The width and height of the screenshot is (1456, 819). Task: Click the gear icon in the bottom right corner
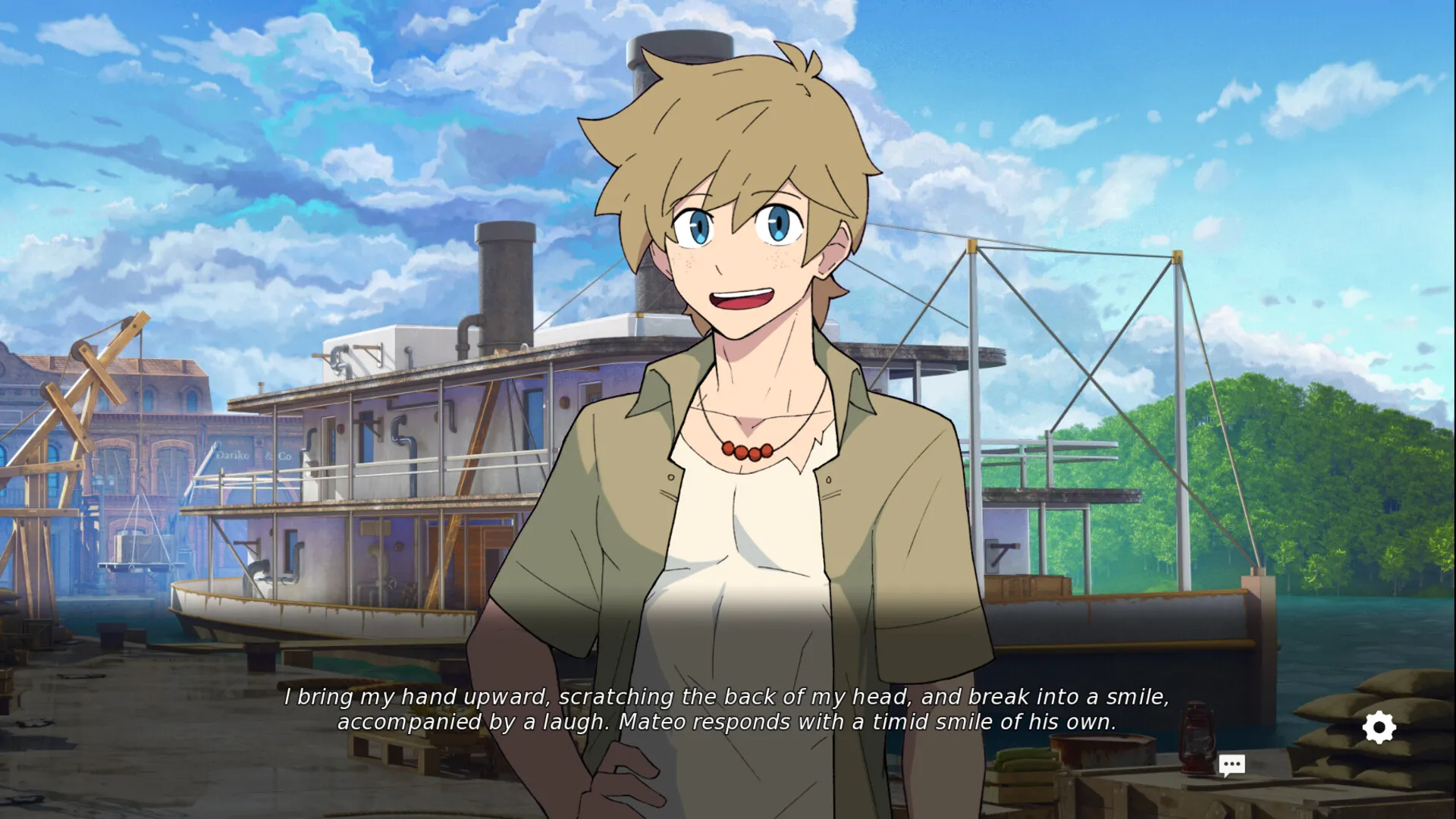point(1379,726)
